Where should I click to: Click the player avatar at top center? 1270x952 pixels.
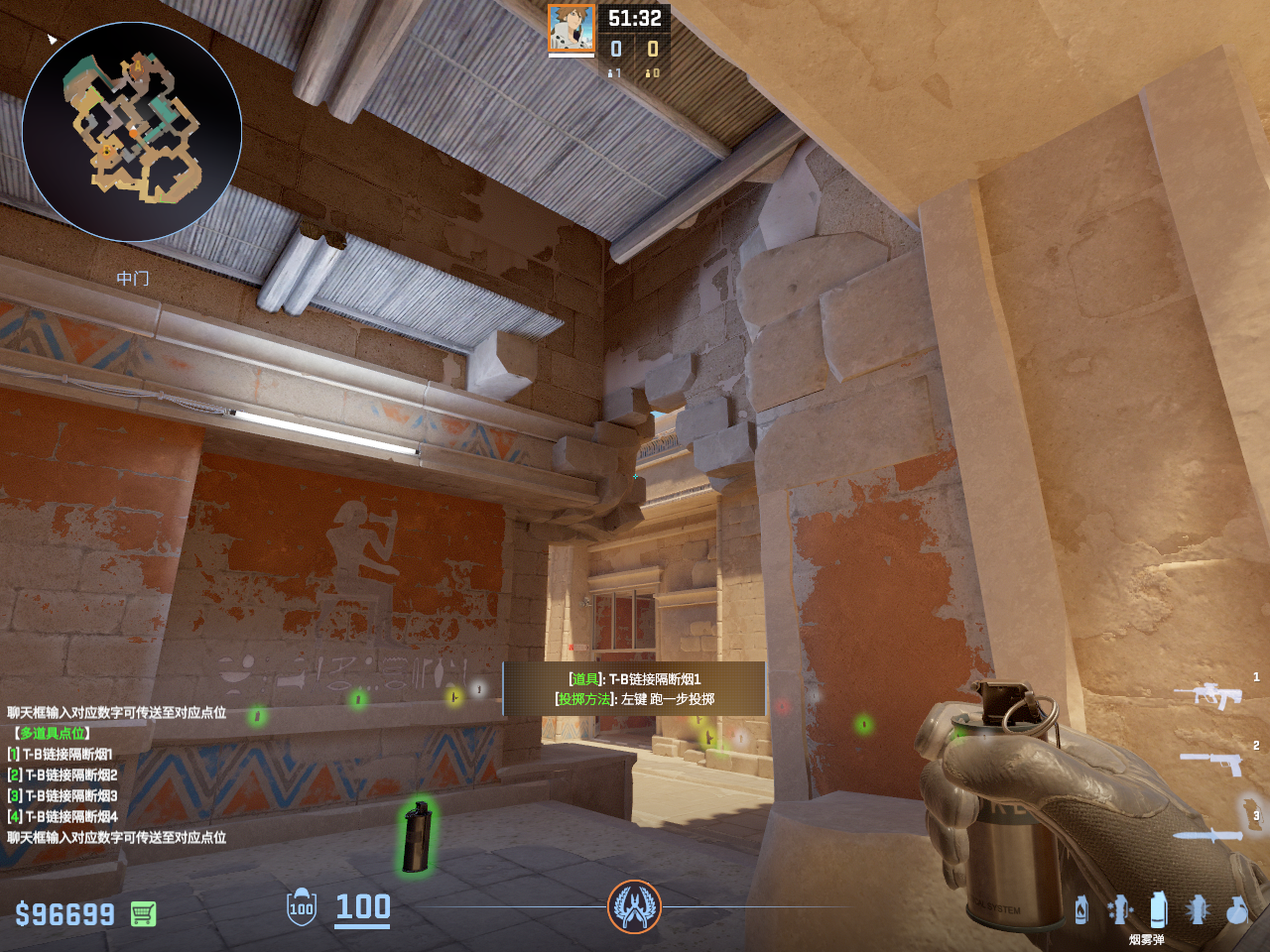pos(571,28)
